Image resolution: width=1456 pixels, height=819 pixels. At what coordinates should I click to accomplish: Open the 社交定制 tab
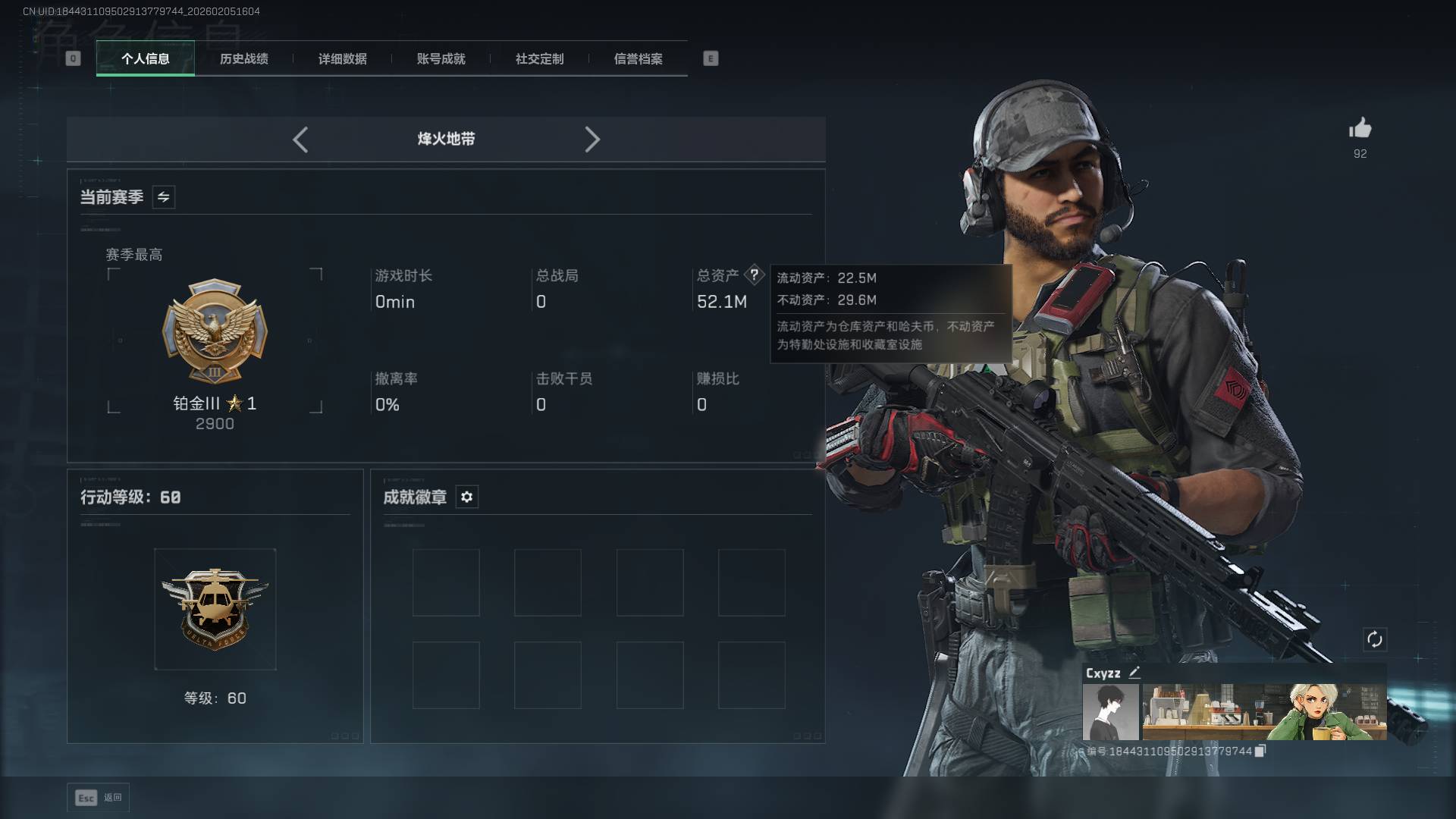[x=539, y=58]
